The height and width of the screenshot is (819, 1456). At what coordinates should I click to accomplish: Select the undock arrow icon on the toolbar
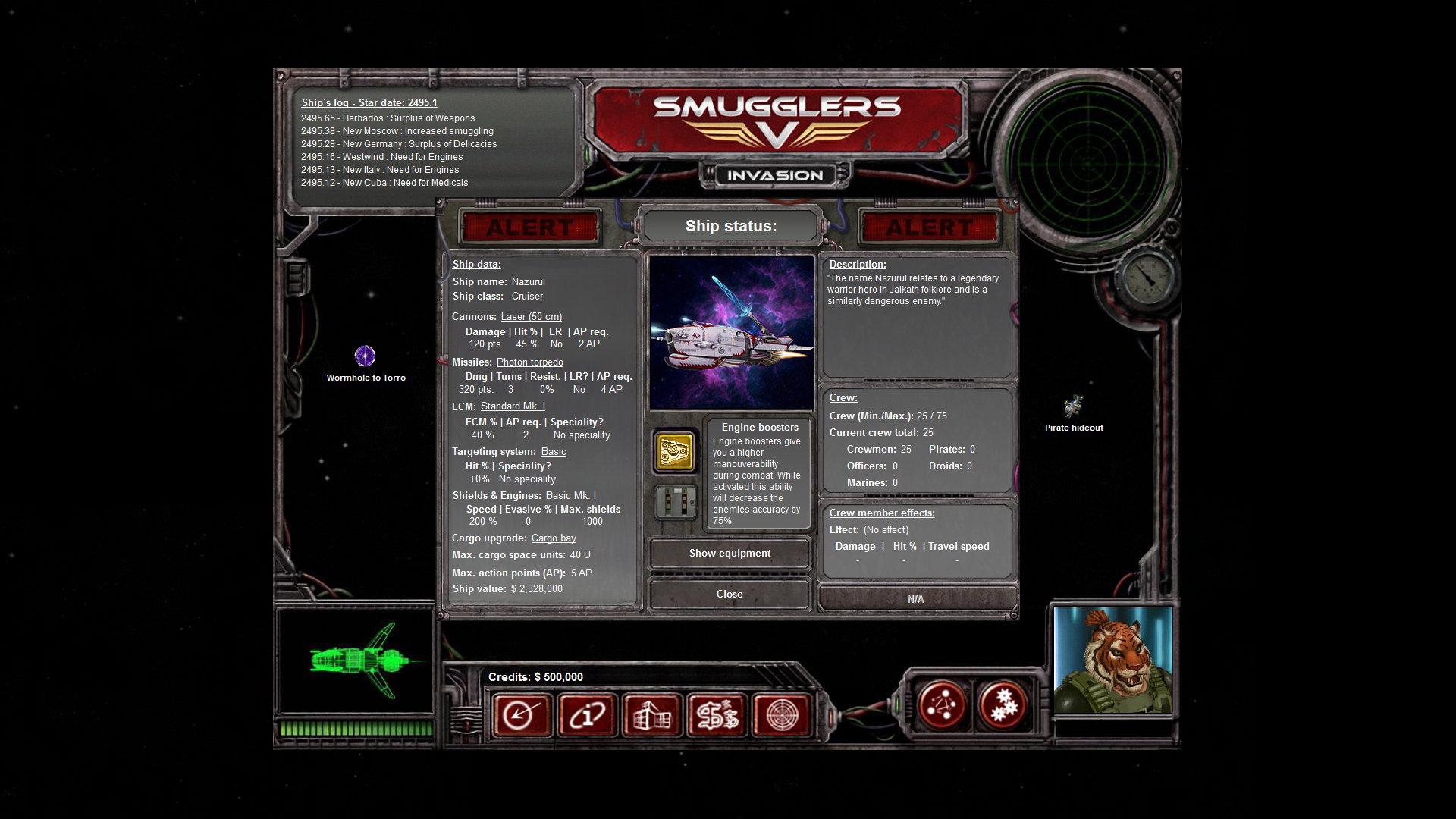(x=522, y=714)
